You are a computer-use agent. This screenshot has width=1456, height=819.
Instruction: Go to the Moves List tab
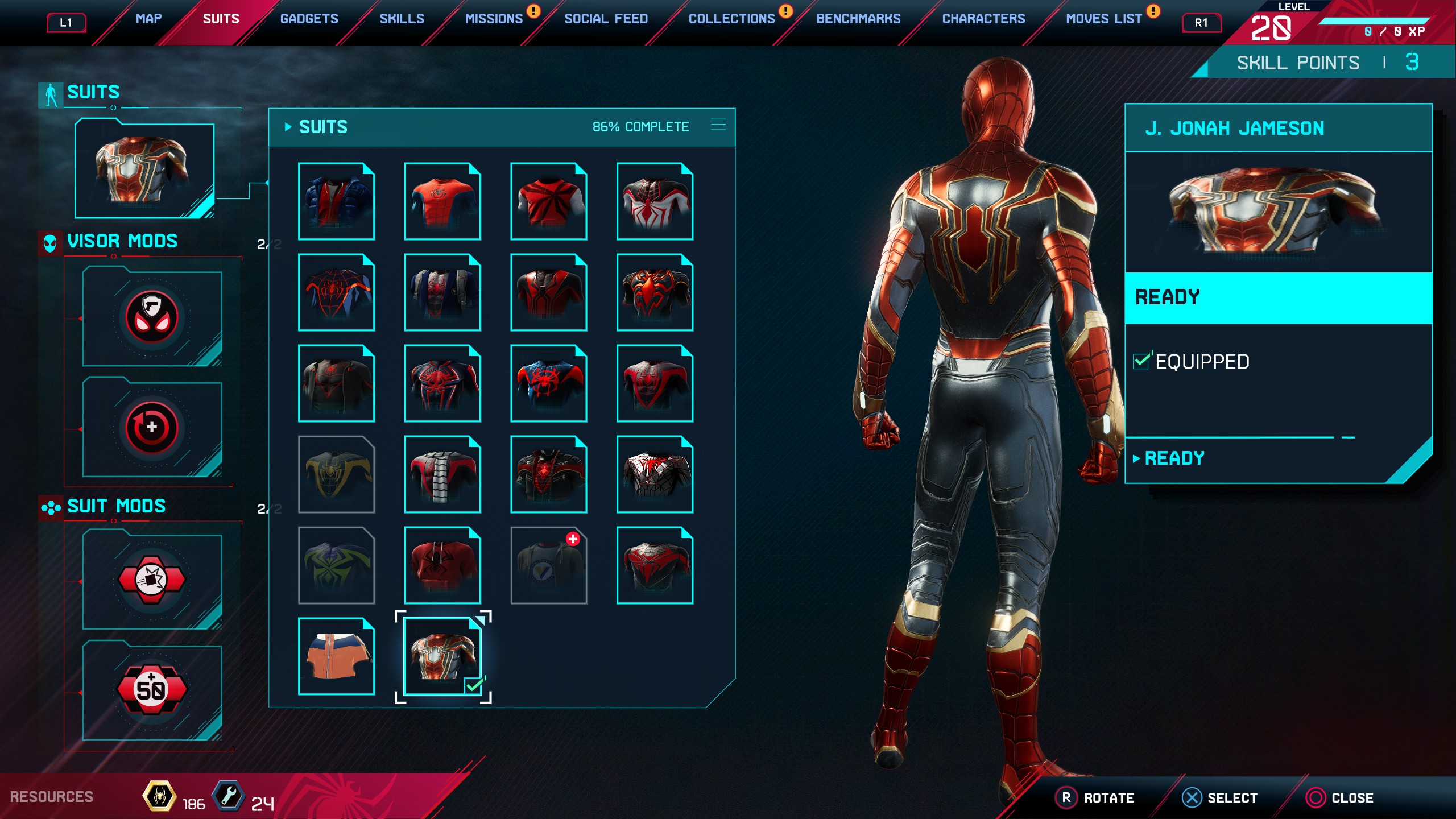point(1103,19)
